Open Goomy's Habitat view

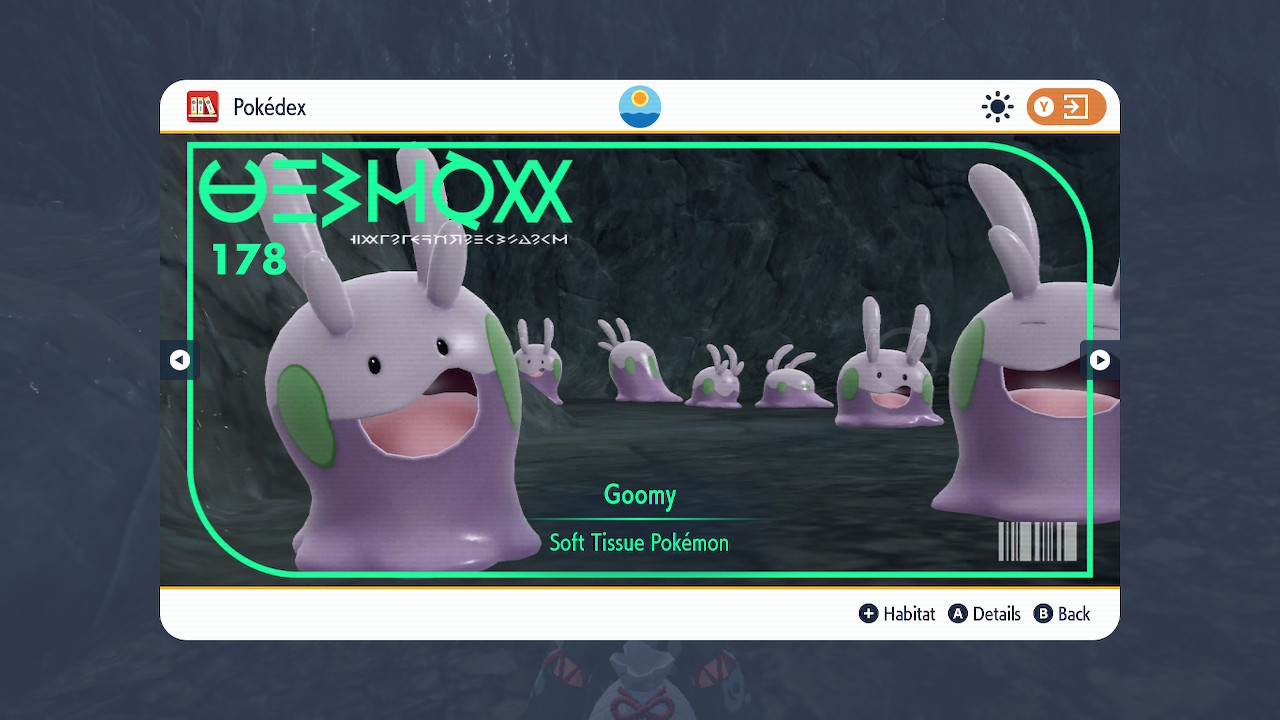pyautogui.click(x=897, y=614)
